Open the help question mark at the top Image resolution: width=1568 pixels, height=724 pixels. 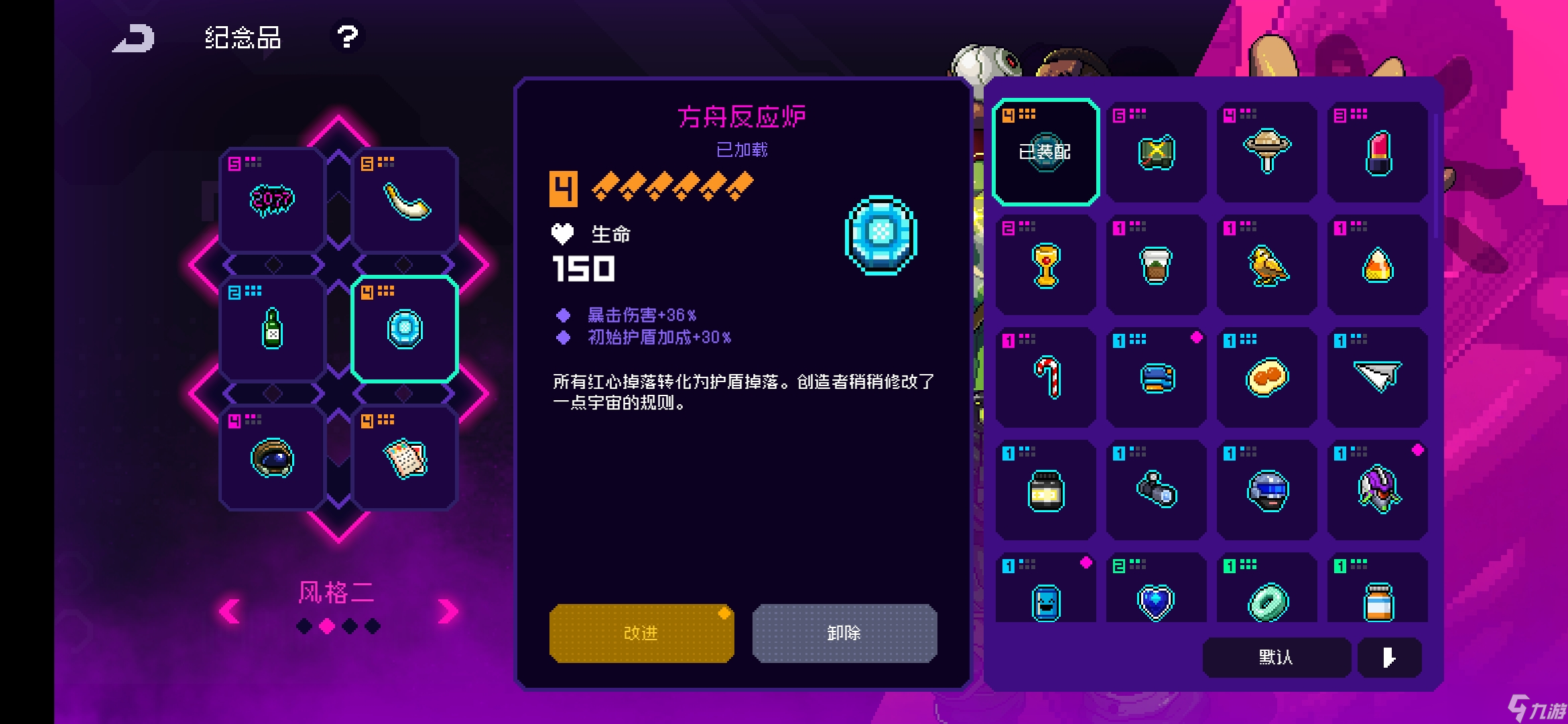pyautogui.click(x=346, y=38)
